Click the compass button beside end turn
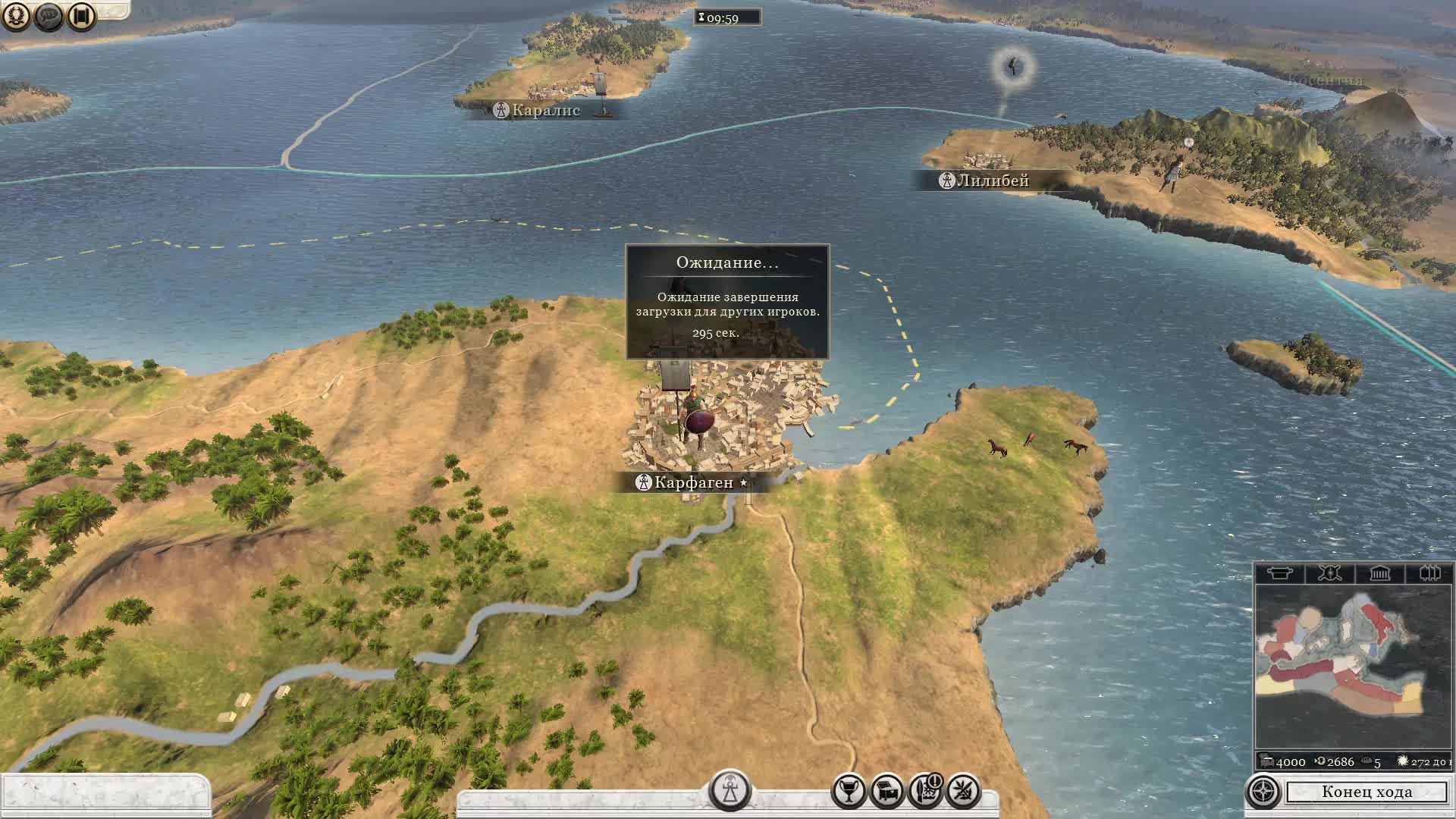Viewport: 1456px width, 819px height. 1263,792
